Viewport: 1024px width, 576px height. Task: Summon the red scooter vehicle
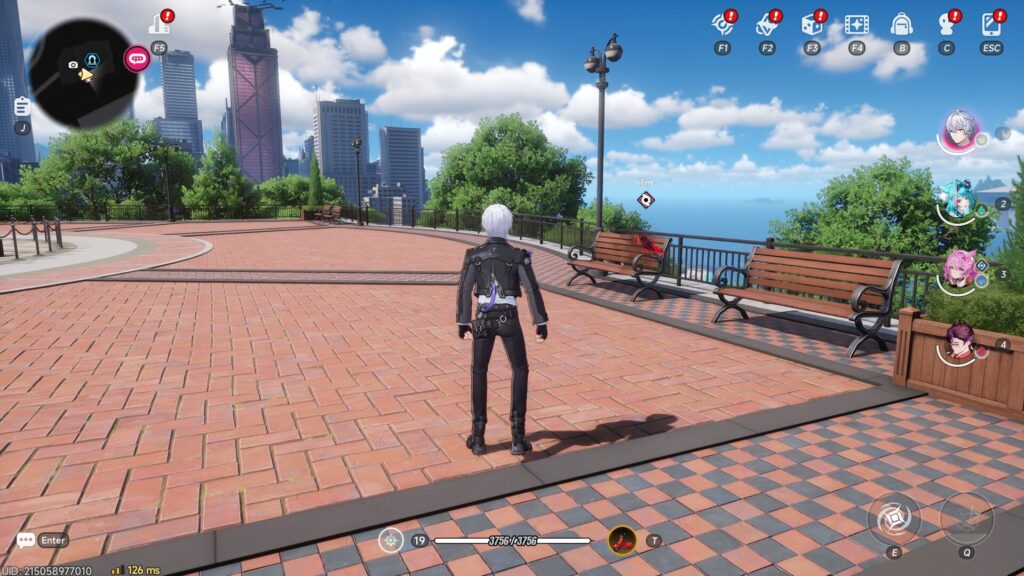tap(622, 541)
